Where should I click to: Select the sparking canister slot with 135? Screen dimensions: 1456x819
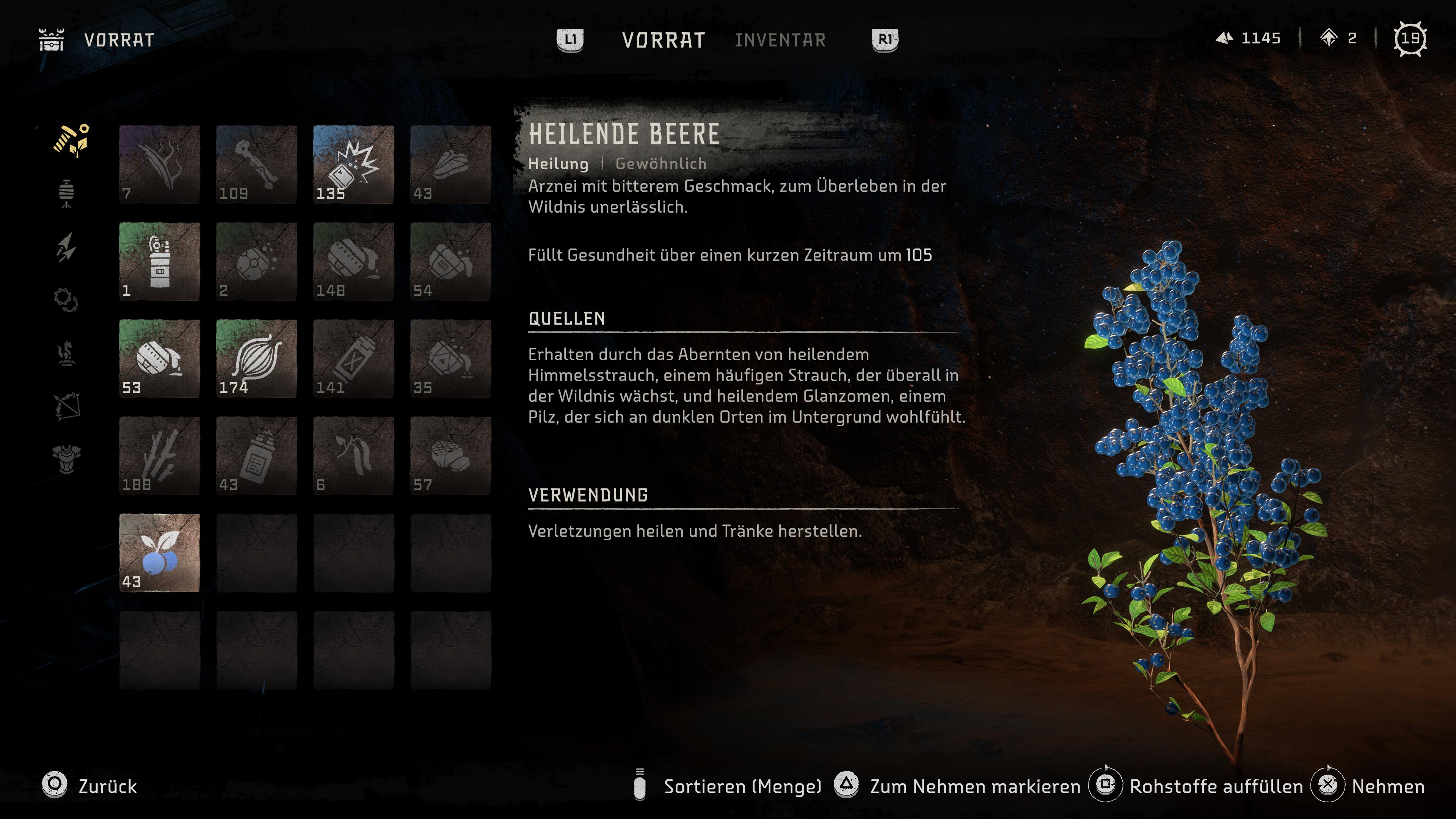[x=353, y=165]
